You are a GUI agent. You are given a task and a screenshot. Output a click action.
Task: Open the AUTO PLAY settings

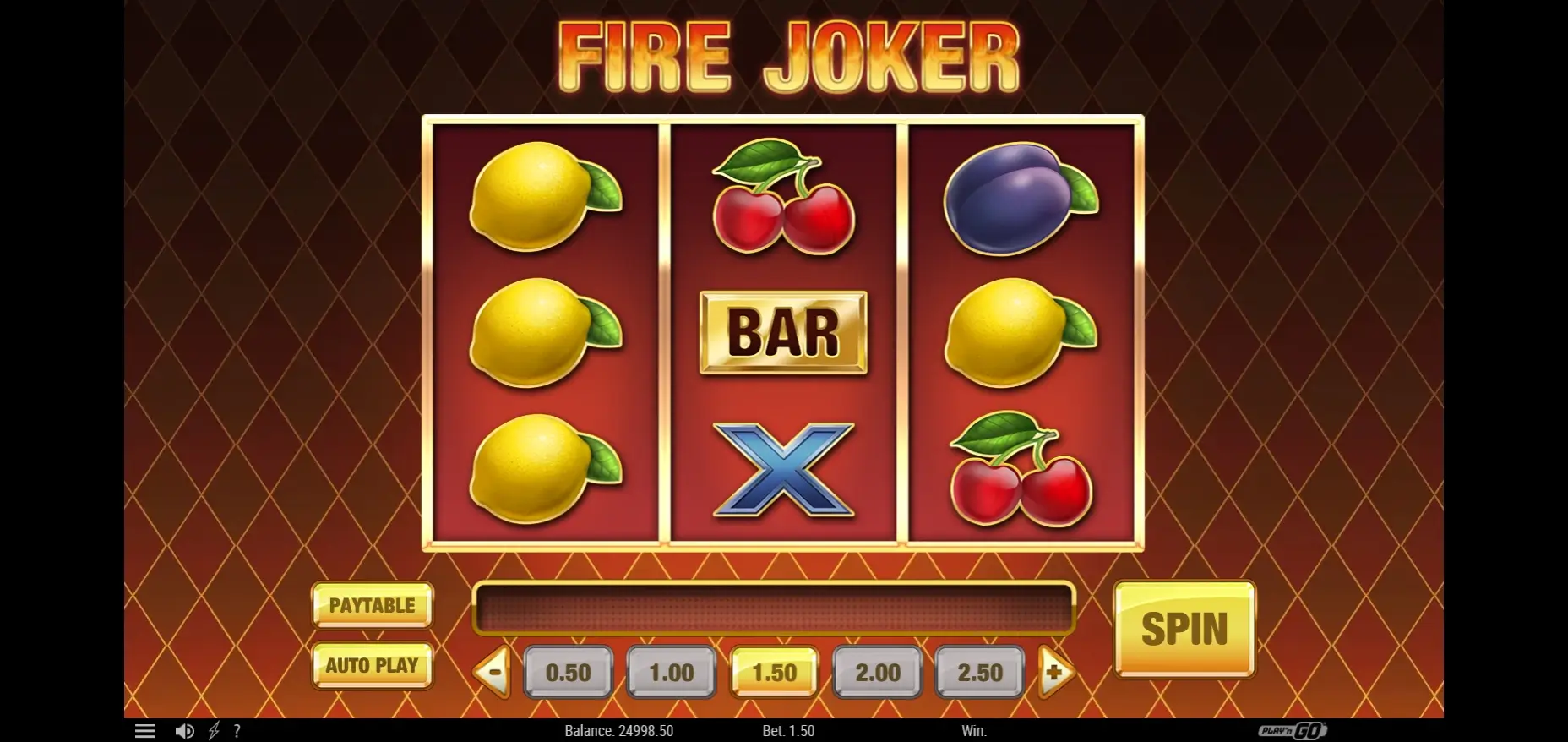pos(372,667)
